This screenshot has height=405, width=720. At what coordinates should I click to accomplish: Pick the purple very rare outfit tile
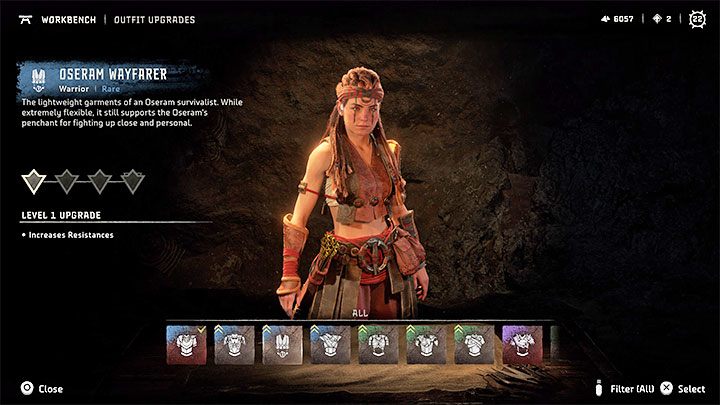pos(522,344)
